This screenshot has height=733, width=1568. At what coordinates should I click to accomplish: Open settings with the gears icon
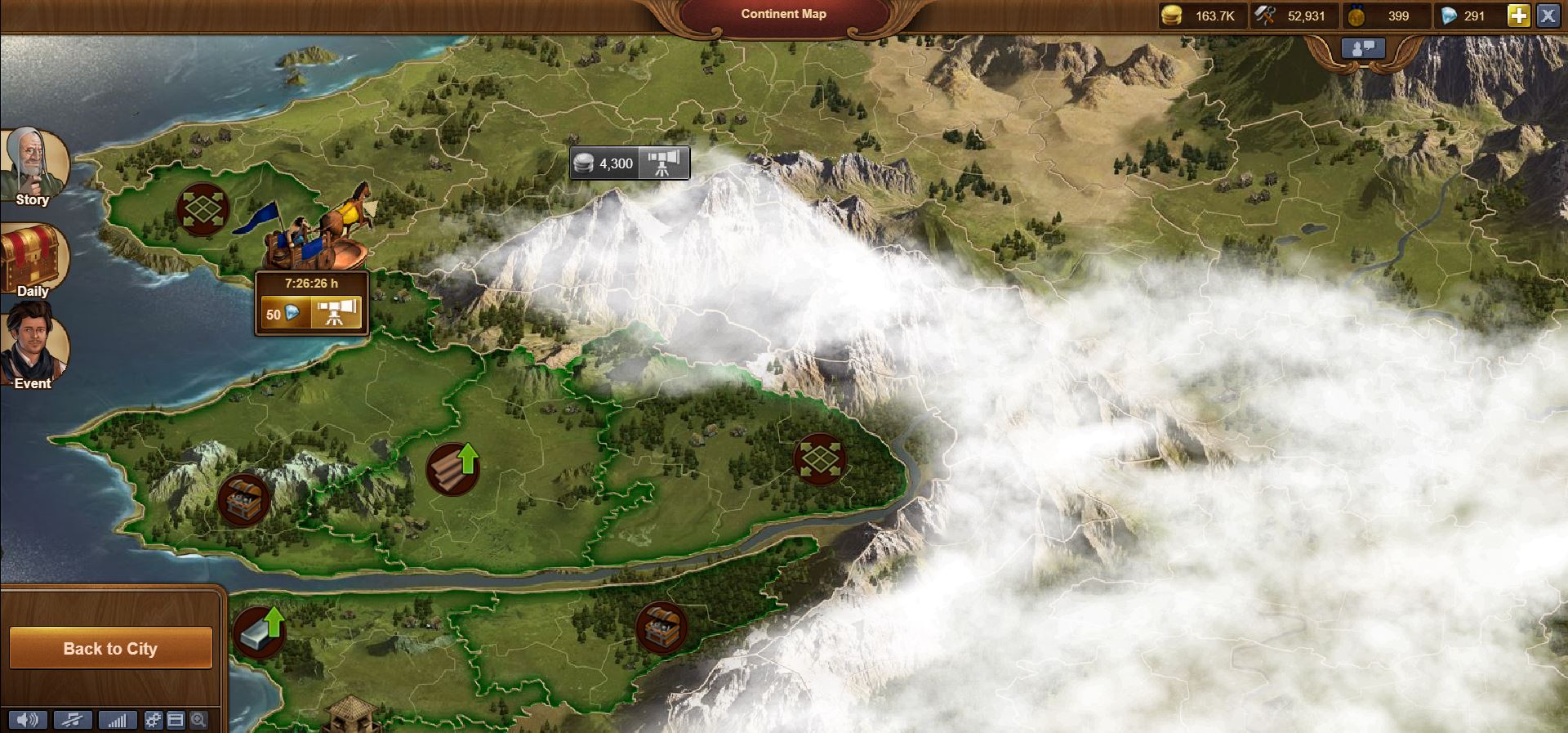[x=154, y=720]
